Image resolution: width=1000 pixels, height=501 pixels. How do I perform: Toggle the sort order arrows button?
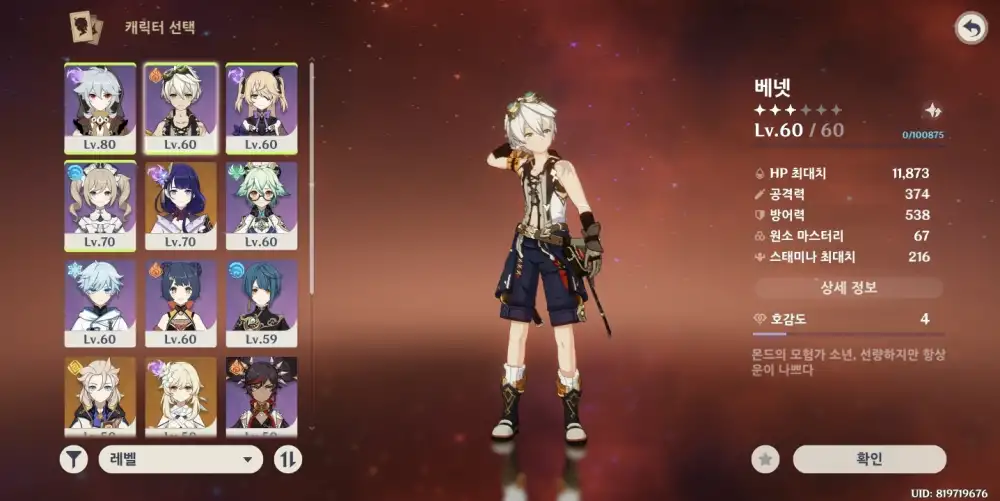[288, 459]
